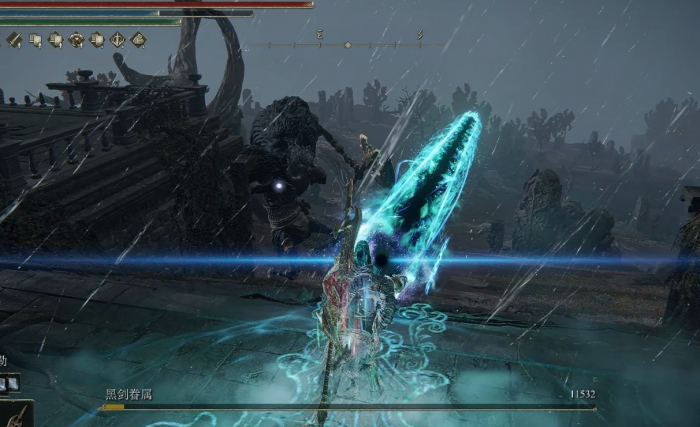700x427 pixels.
Task: Select the anchor-shaped buff status icon
Action: 117,40
